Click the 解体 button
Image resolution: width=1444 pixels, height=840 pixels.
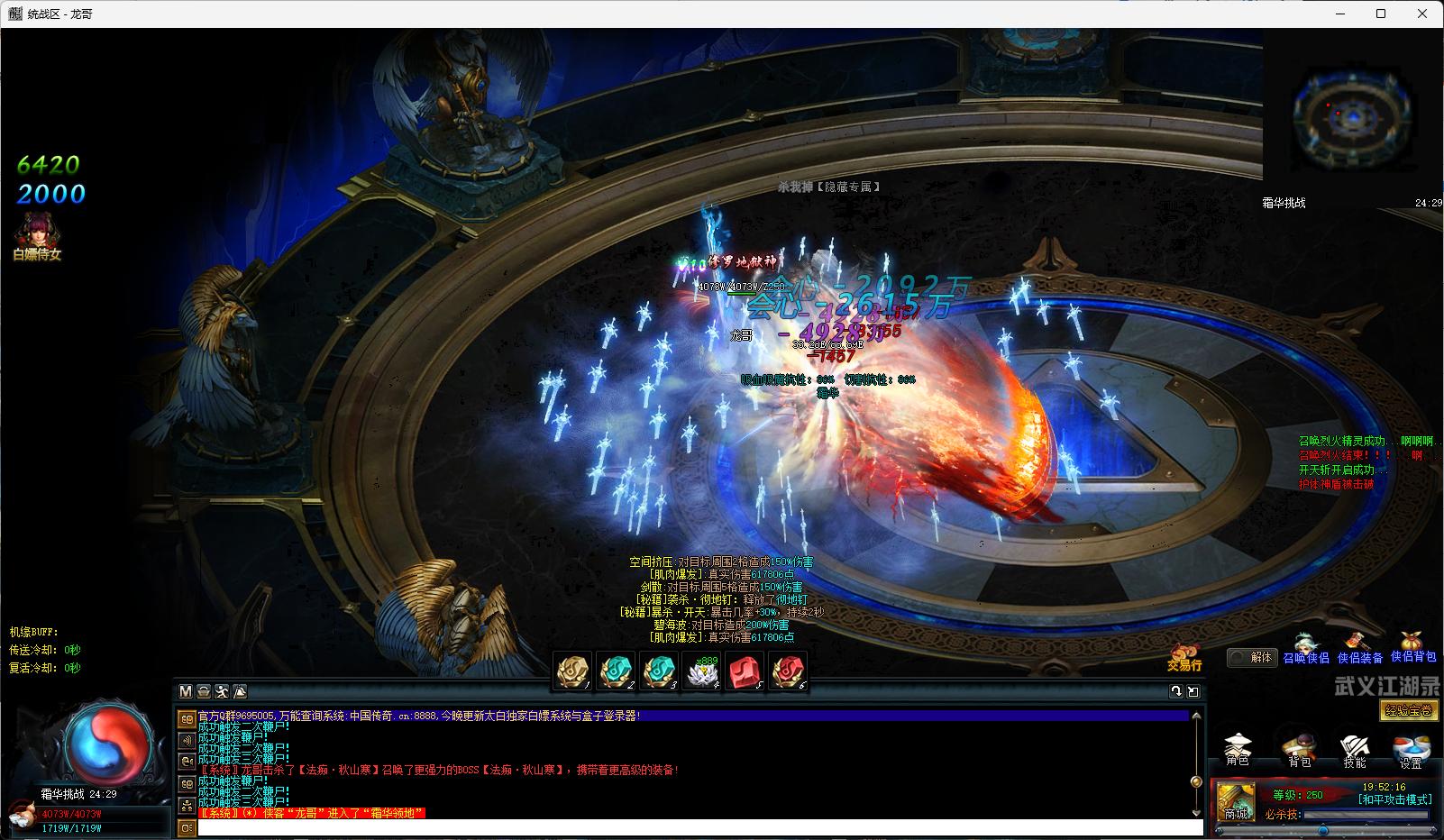click(x=1253, y=658)
